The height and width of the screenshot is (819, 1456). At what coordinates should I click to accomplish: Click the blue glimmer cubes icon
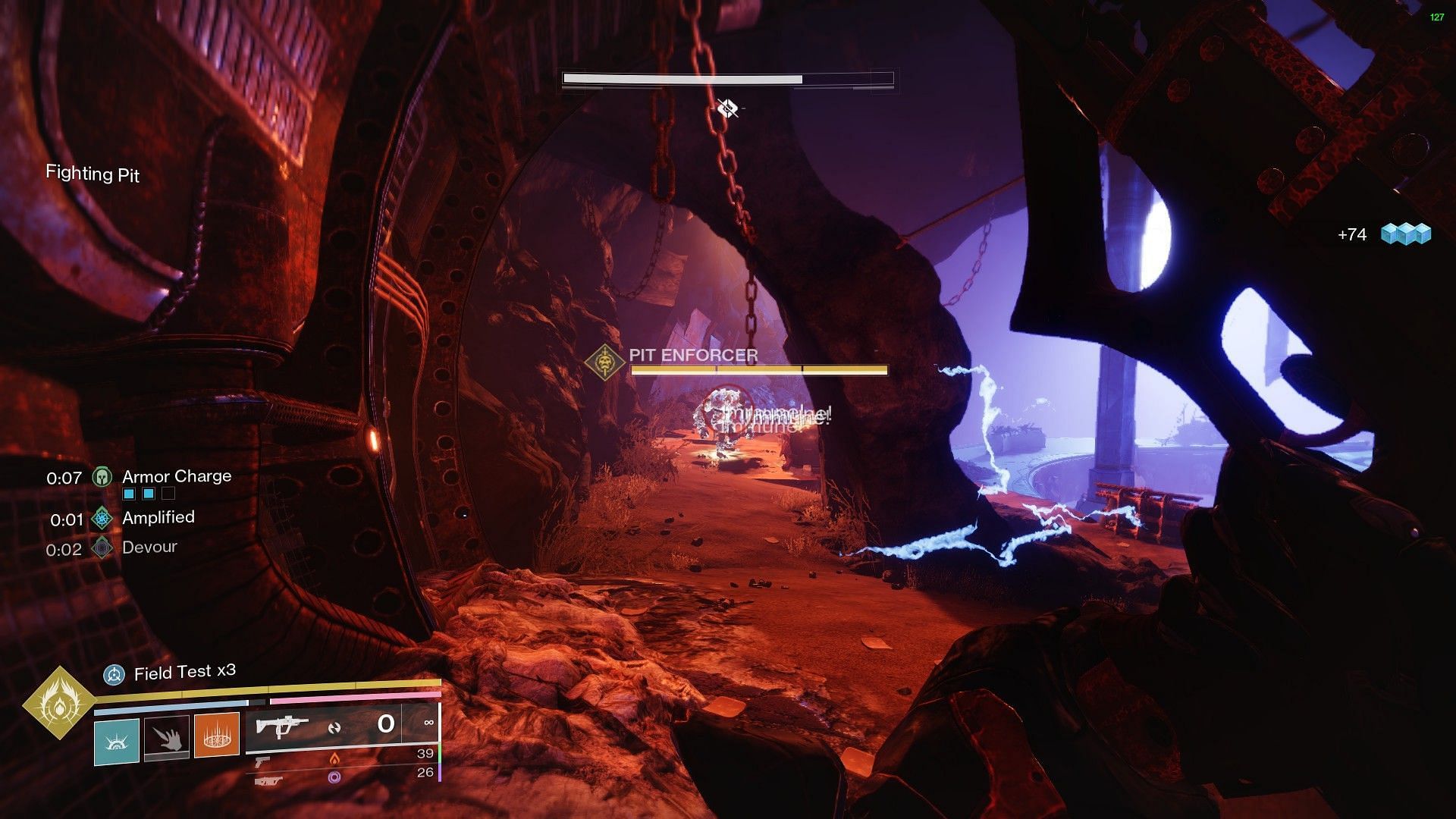(1405, 234)
